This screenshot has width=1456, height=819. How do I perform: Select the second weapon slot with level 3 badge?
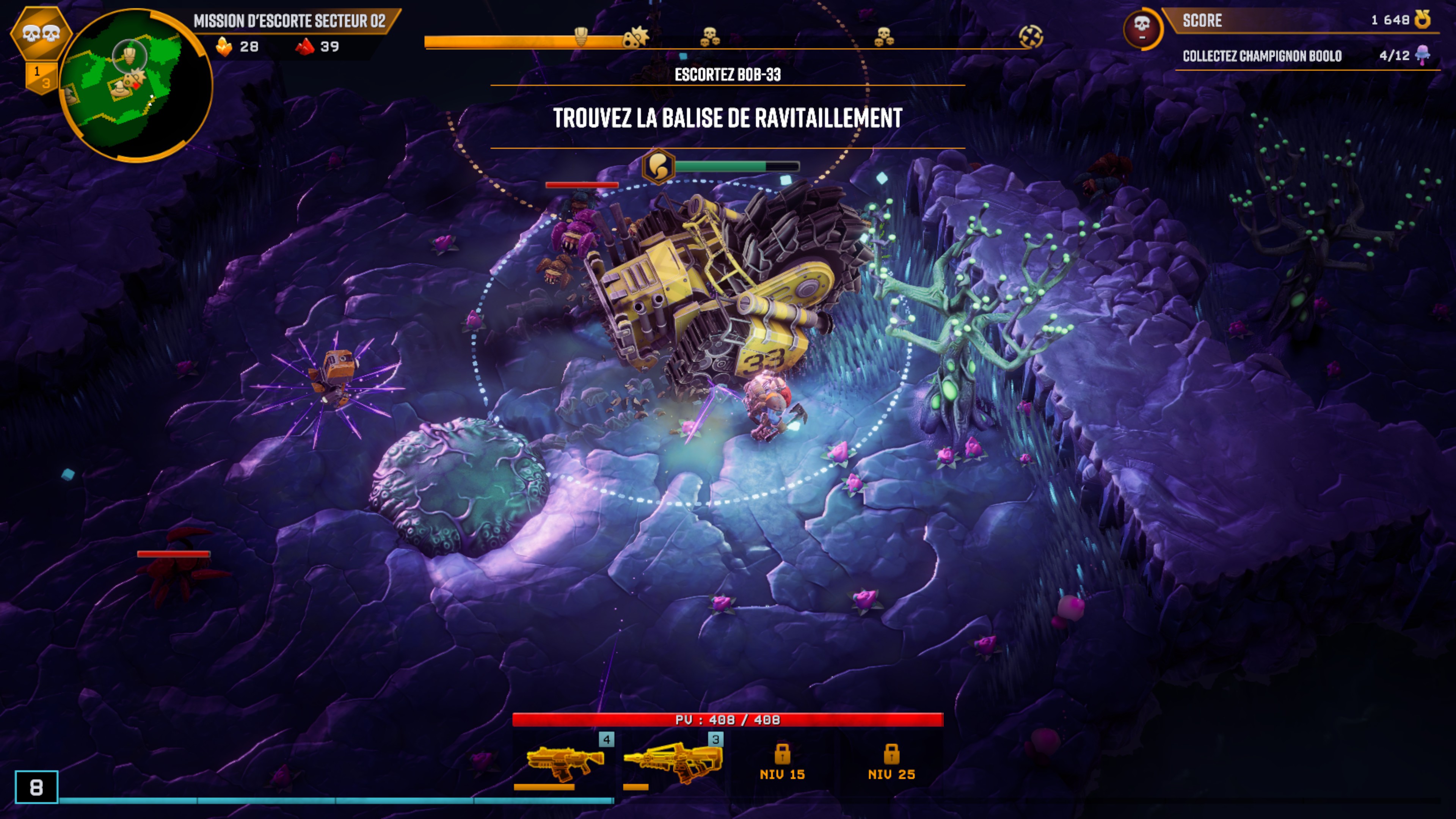pyautogui.click(x=673, y=761)
